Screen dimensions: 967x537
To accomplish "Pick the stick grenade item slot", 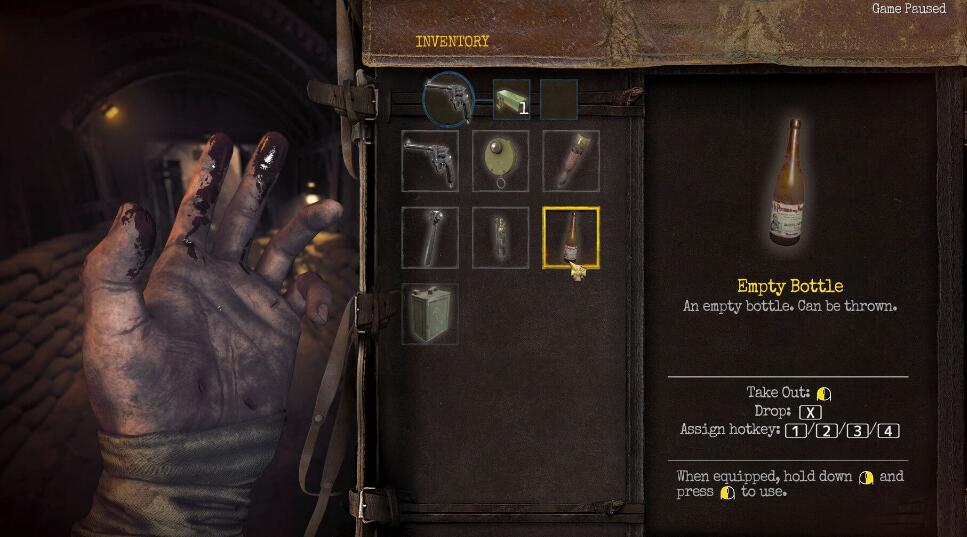I will point(571,160).
